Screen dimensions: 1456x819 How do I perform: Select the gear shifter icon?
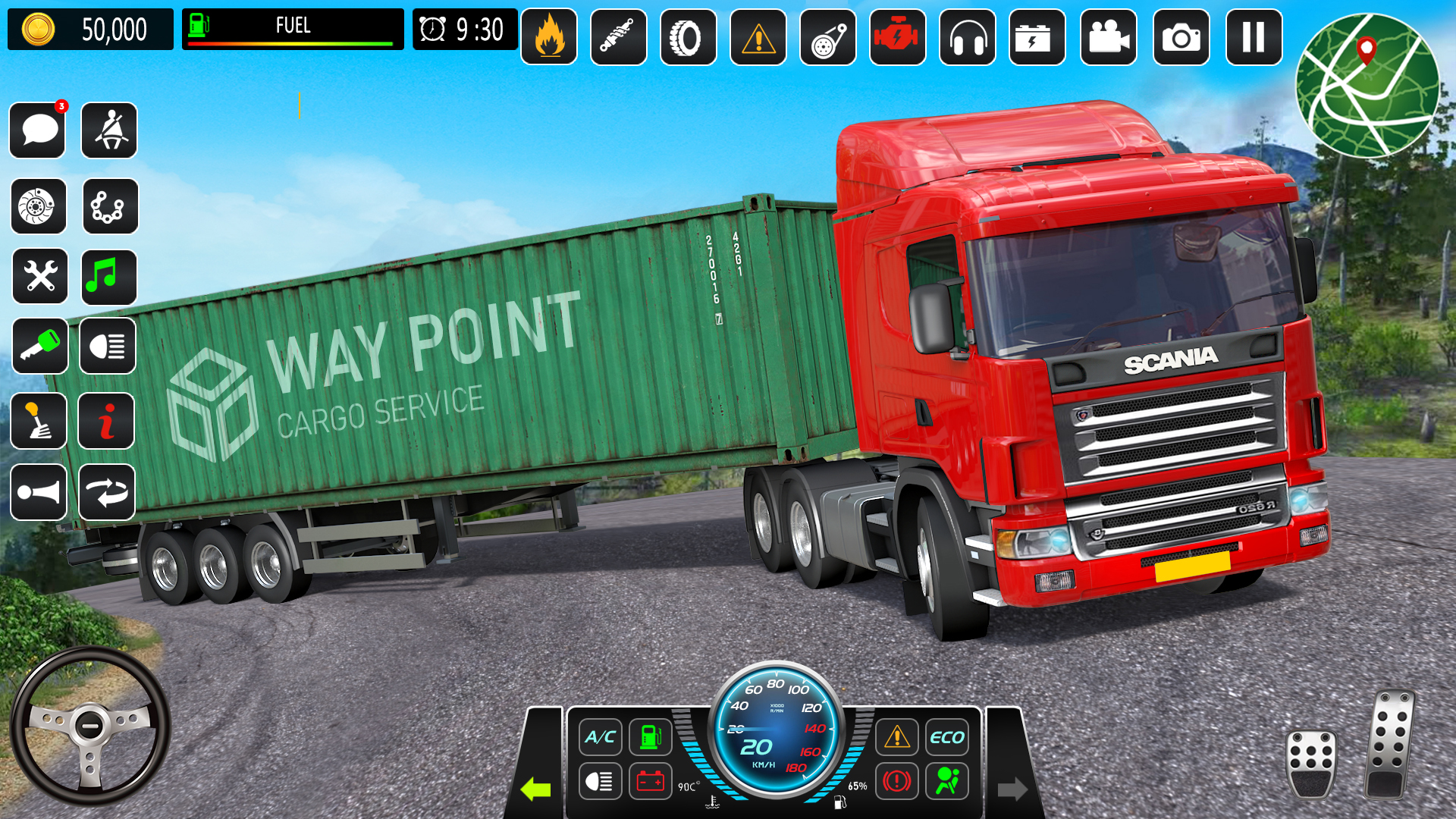(x=39, y=422)
